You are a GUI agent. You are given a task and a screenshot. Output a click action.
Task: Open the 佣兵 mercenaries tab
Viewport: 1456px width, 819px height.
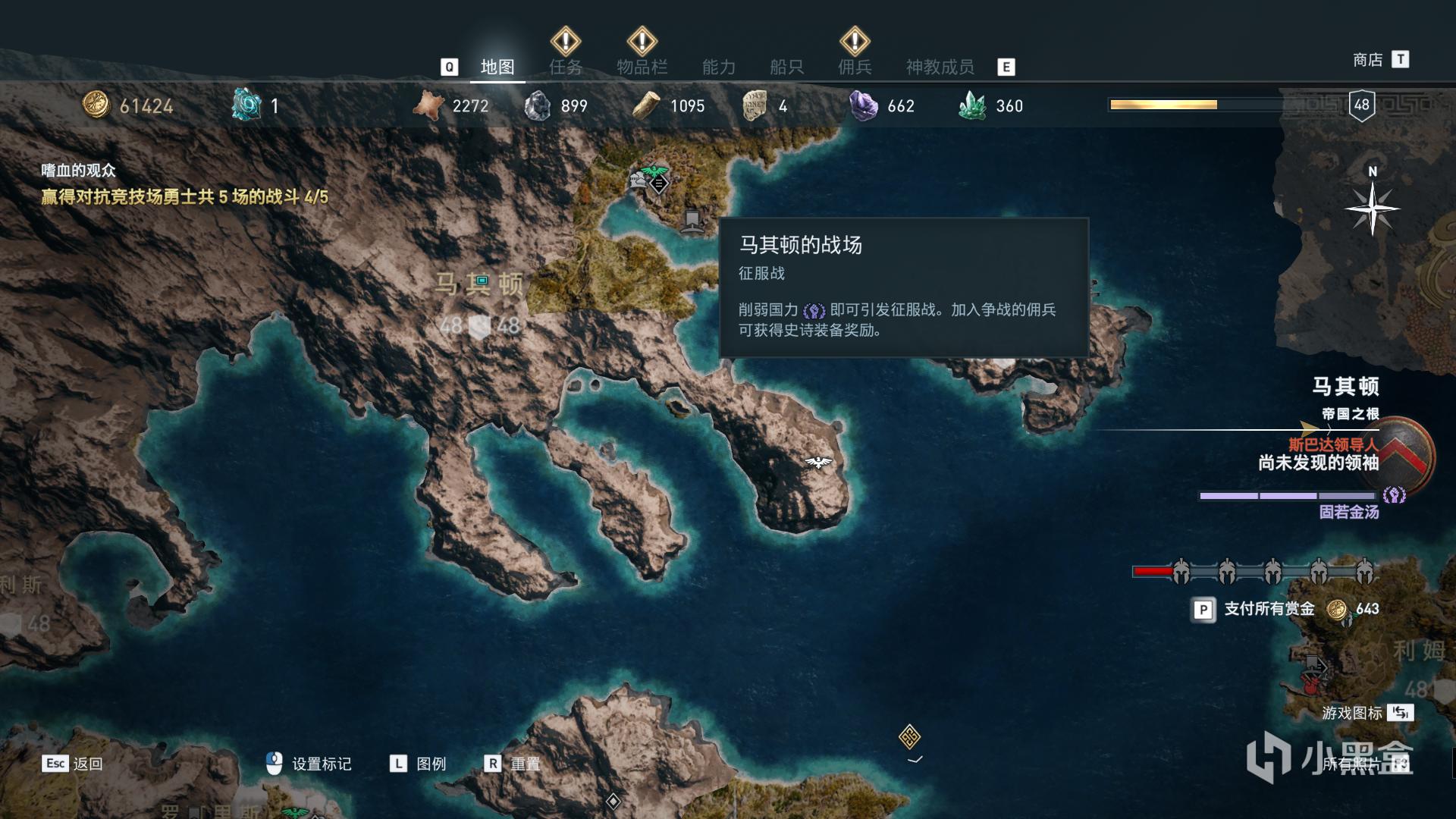(855, 67)
